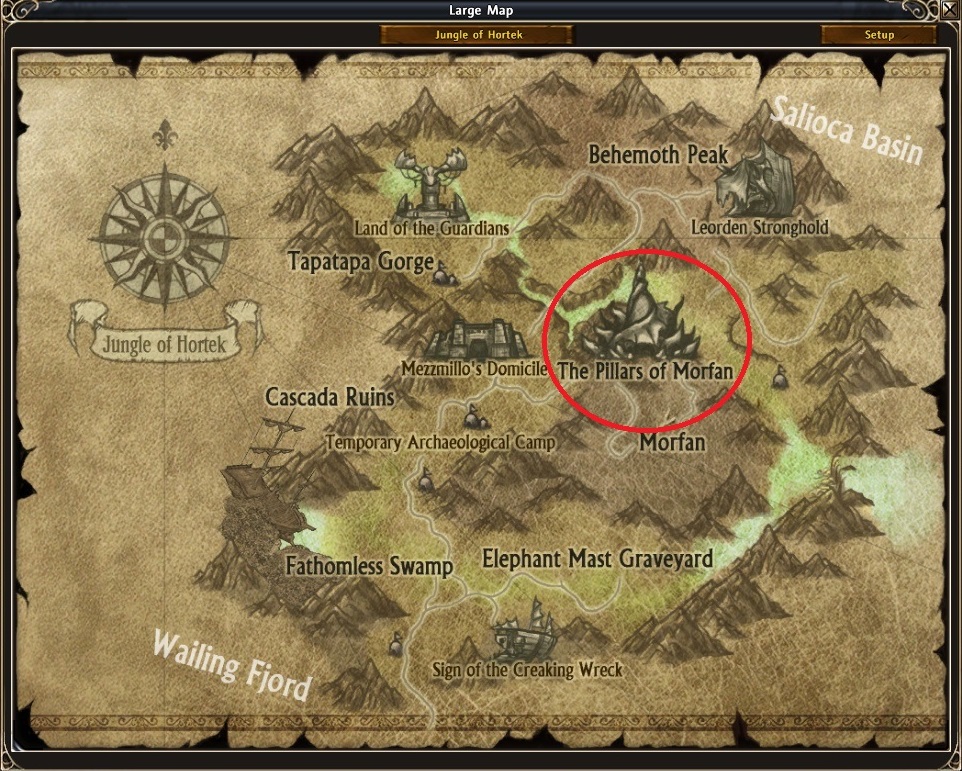The image size is (962, 771).
Task: Click the Jungle of Hortek button
Action: click(x=478, y=35)
